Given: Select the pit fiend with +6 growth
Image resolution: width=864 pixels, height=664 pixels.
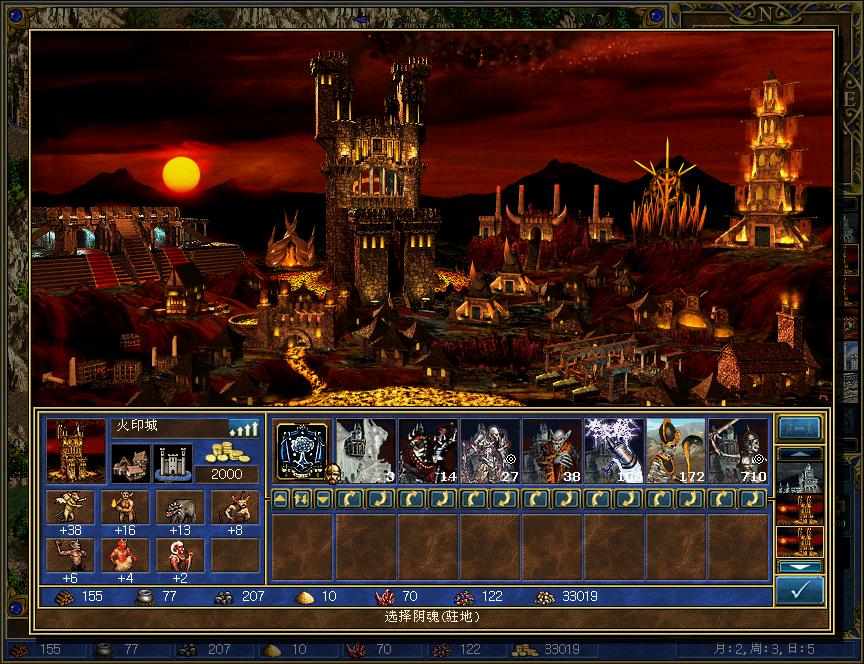Looking at the screenshot, I should (x=70, y=556).
